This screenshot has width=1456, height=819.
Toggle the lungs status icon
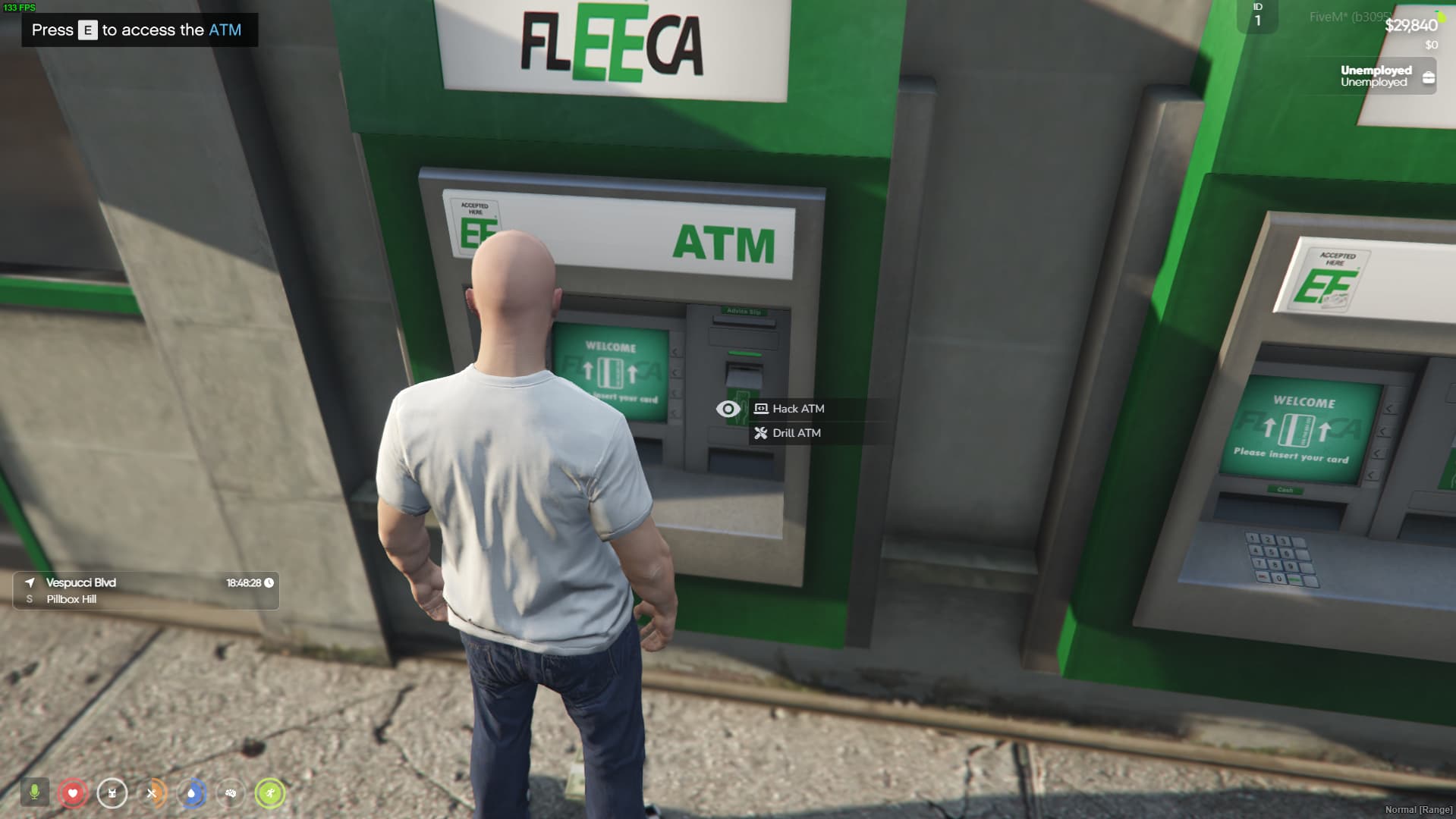[232, 794]
